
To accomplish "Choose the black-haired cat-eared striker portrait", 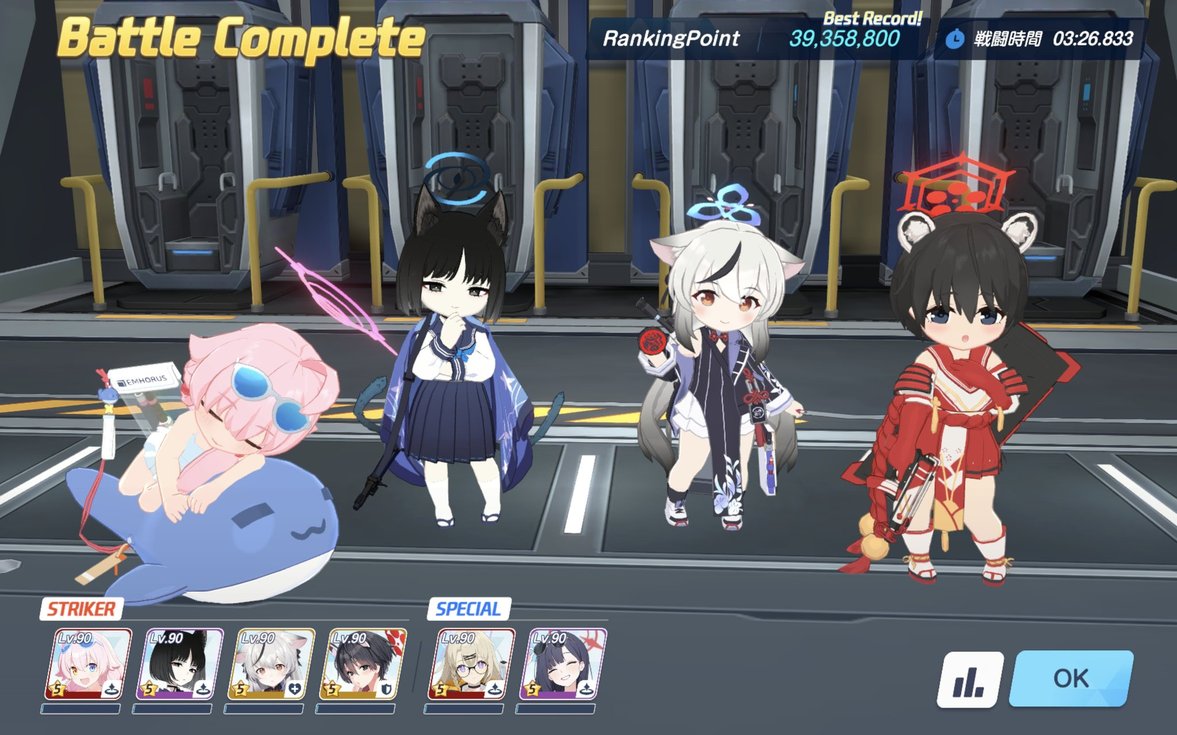I will (180, 664).
